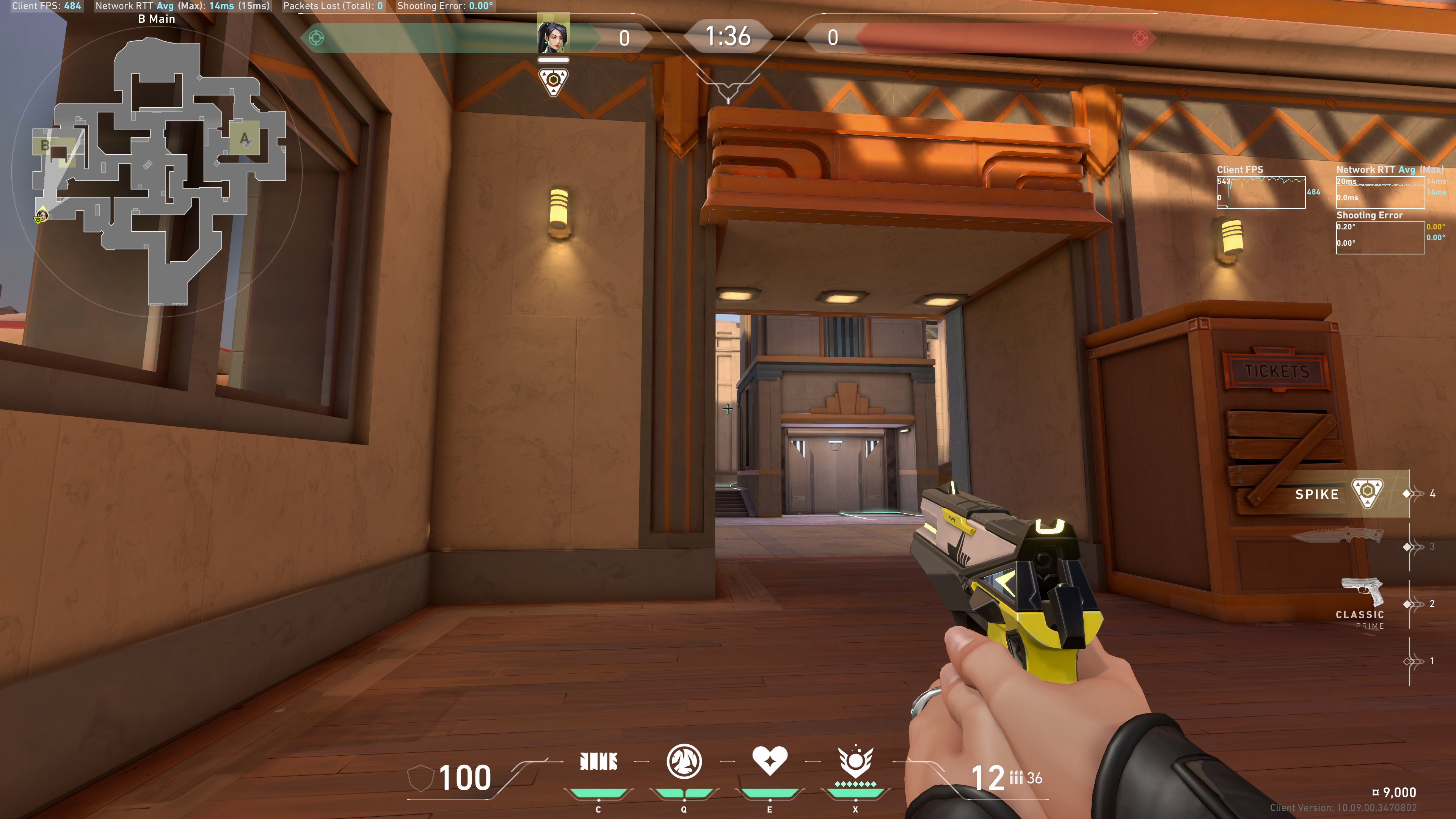Image resolution: width=1456 pixels, height=819 pixels.
Task: Click the Sage agent portrait
Action: click(553, 36)
